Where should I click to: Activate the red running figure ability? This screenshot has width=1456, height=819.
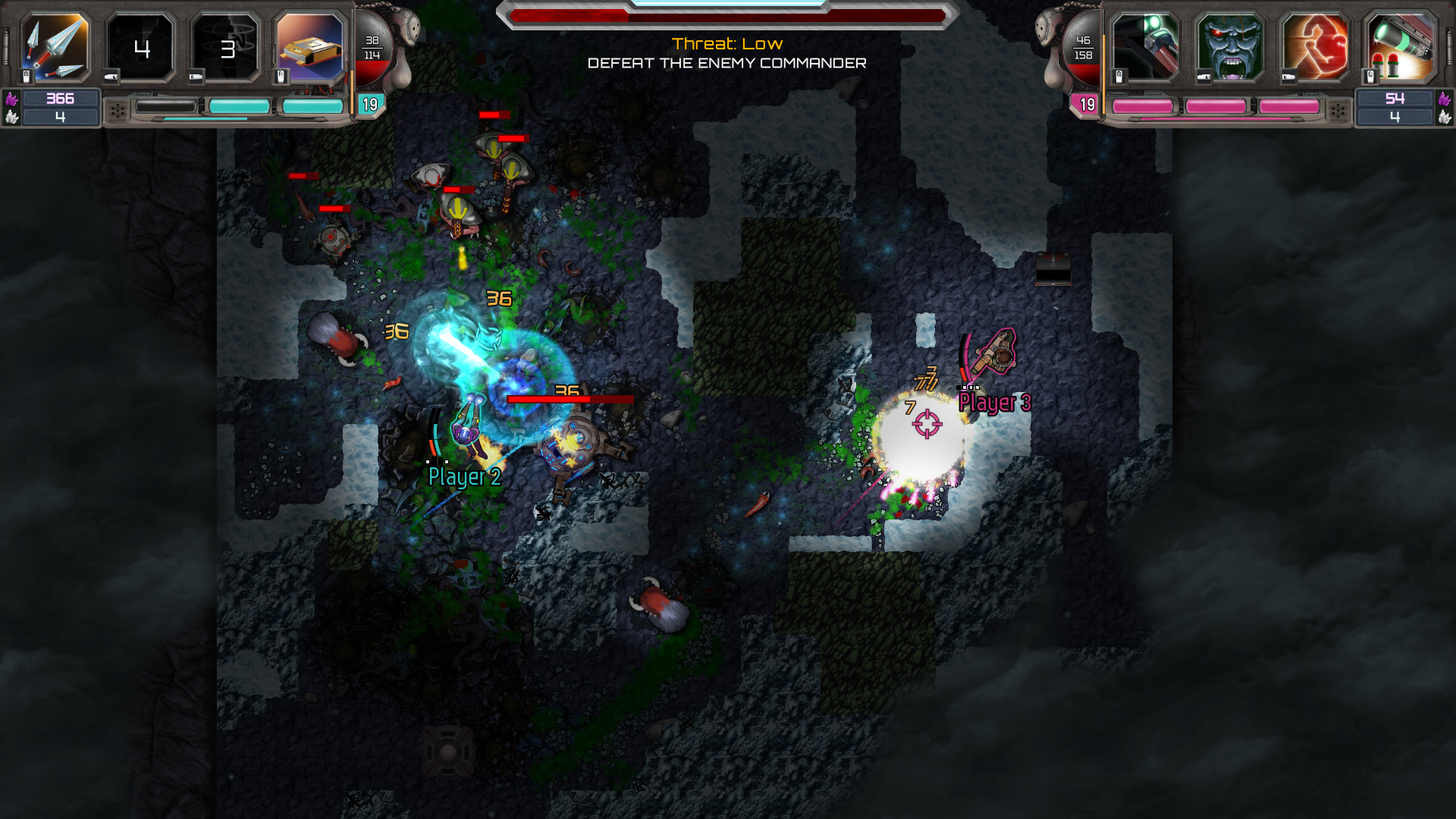pos(1315,49)
